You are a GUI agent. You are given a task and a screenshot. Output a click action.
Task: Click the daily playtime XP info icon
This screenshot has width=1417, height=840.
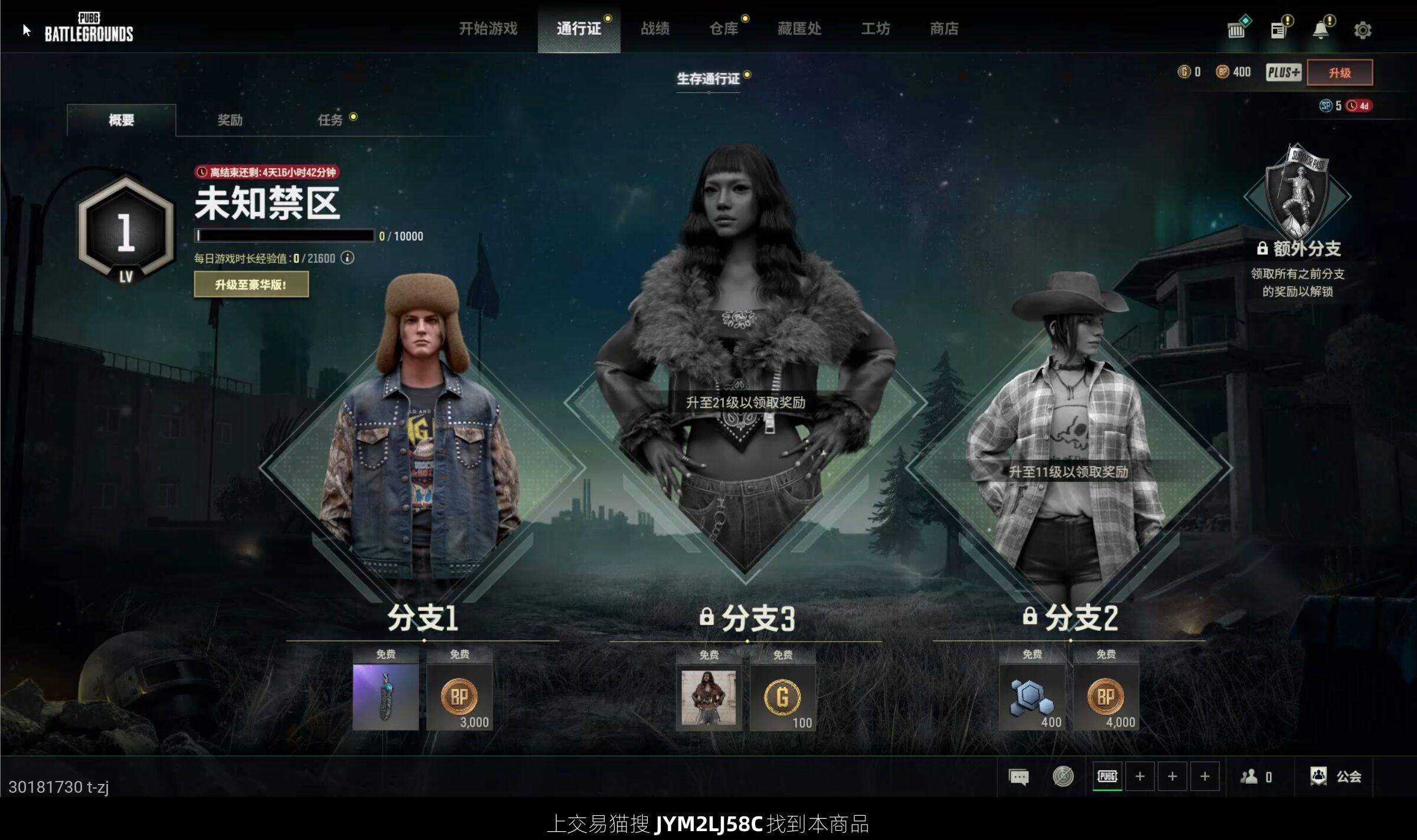(348, 258)
